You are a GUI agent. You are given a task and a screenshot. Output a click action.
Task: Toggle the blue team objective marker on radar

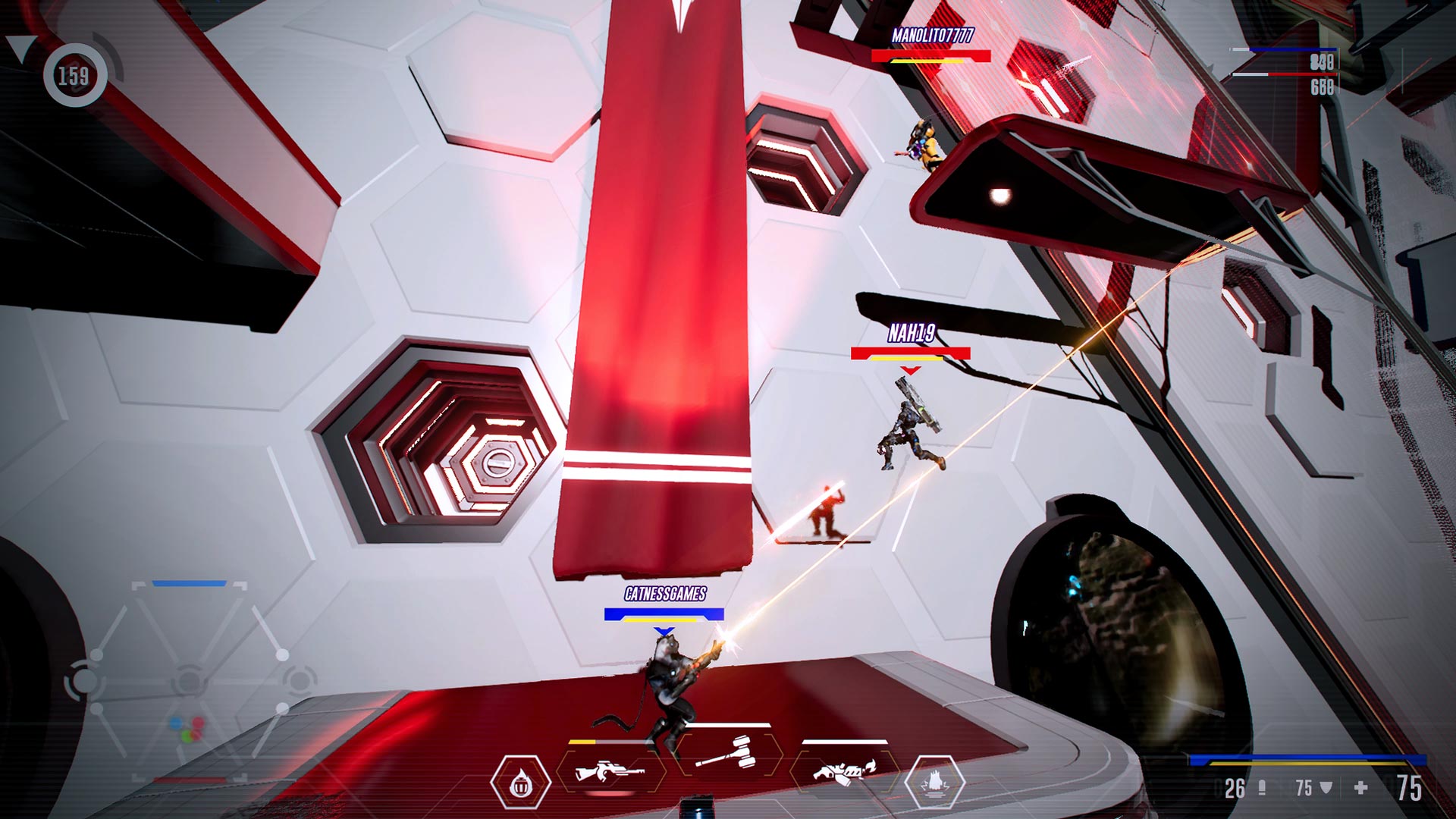[x=188, y=583]
